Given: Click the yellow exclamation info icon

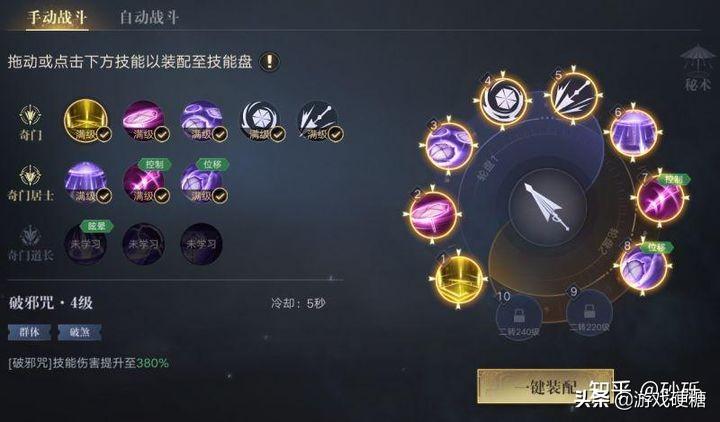Looking at the screenshot, I should (270, 62).
